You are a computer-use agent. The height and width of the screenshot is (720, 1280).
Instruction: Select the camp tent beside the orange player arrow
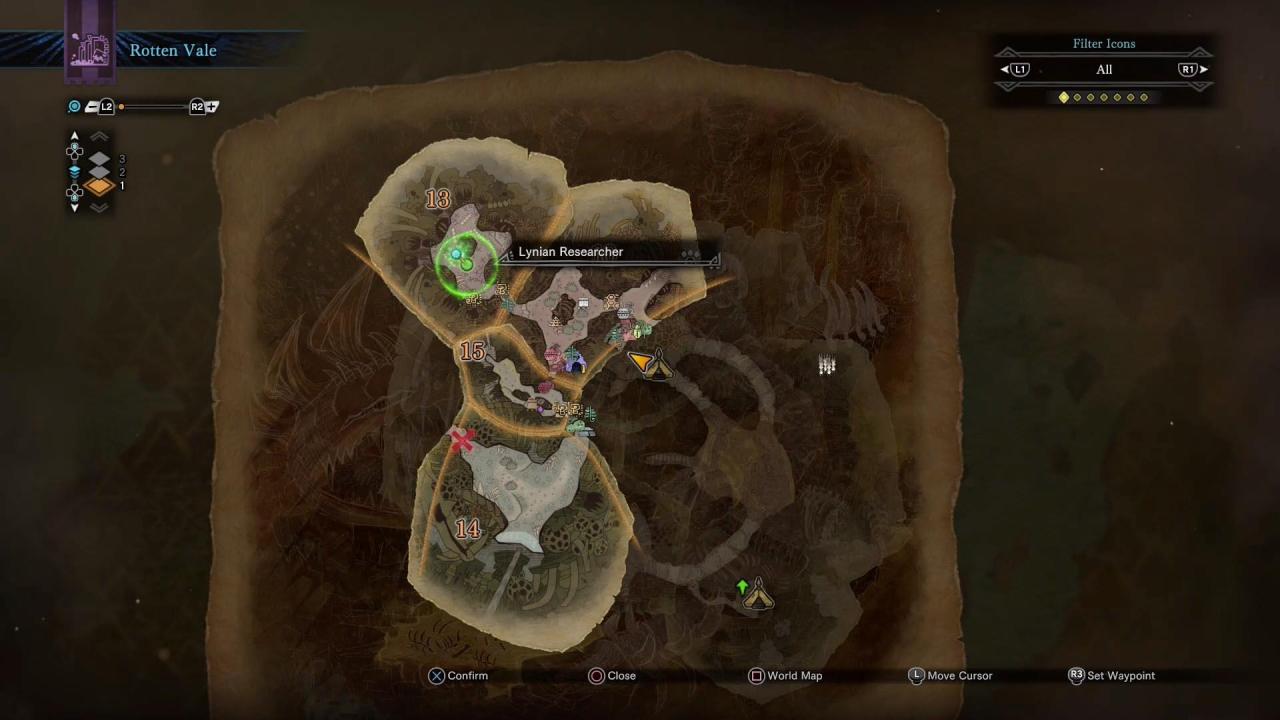point(658,366)
